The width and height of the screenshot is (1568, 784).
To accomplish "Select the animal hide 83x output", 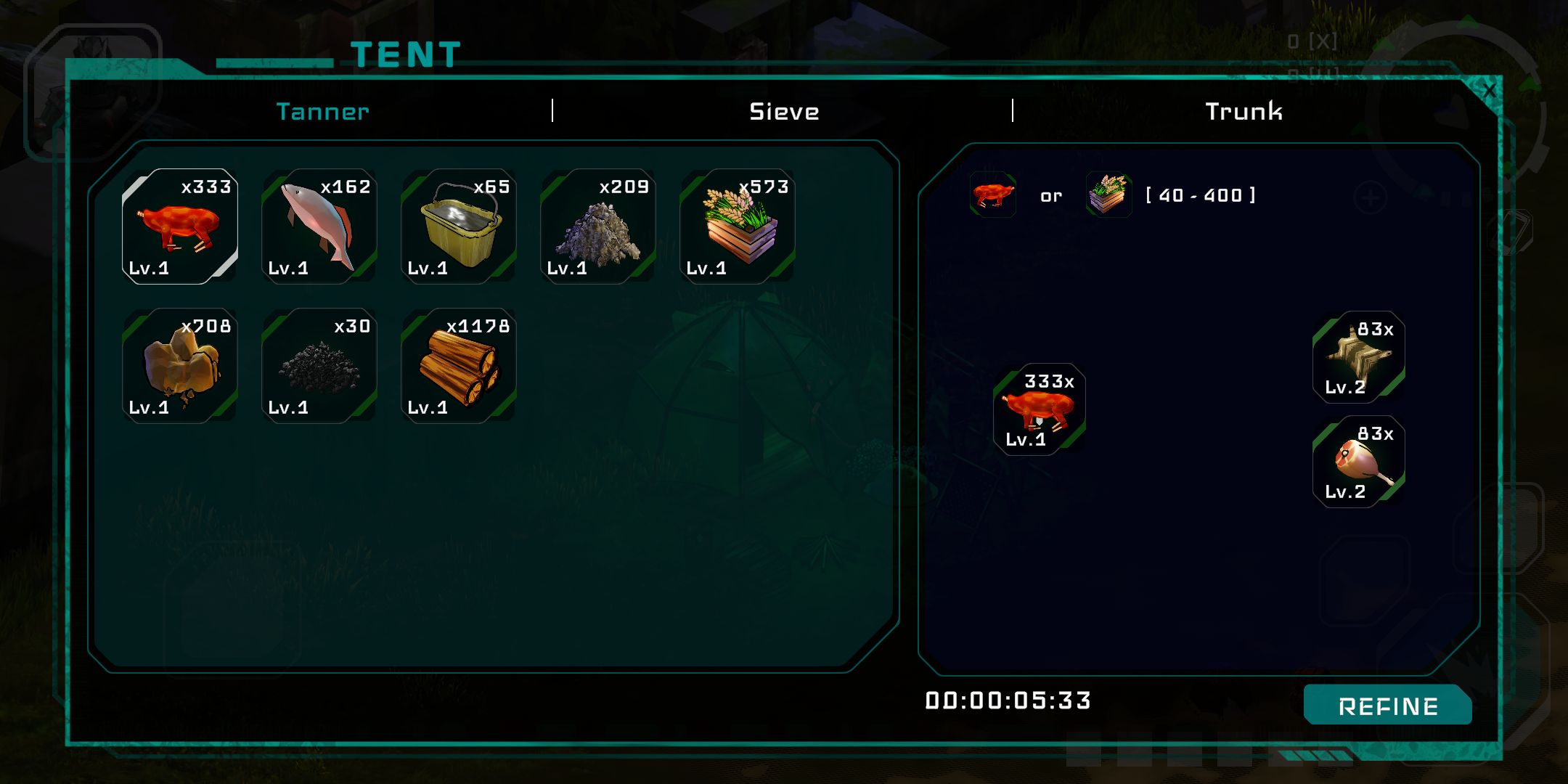I will (1358, 357).
